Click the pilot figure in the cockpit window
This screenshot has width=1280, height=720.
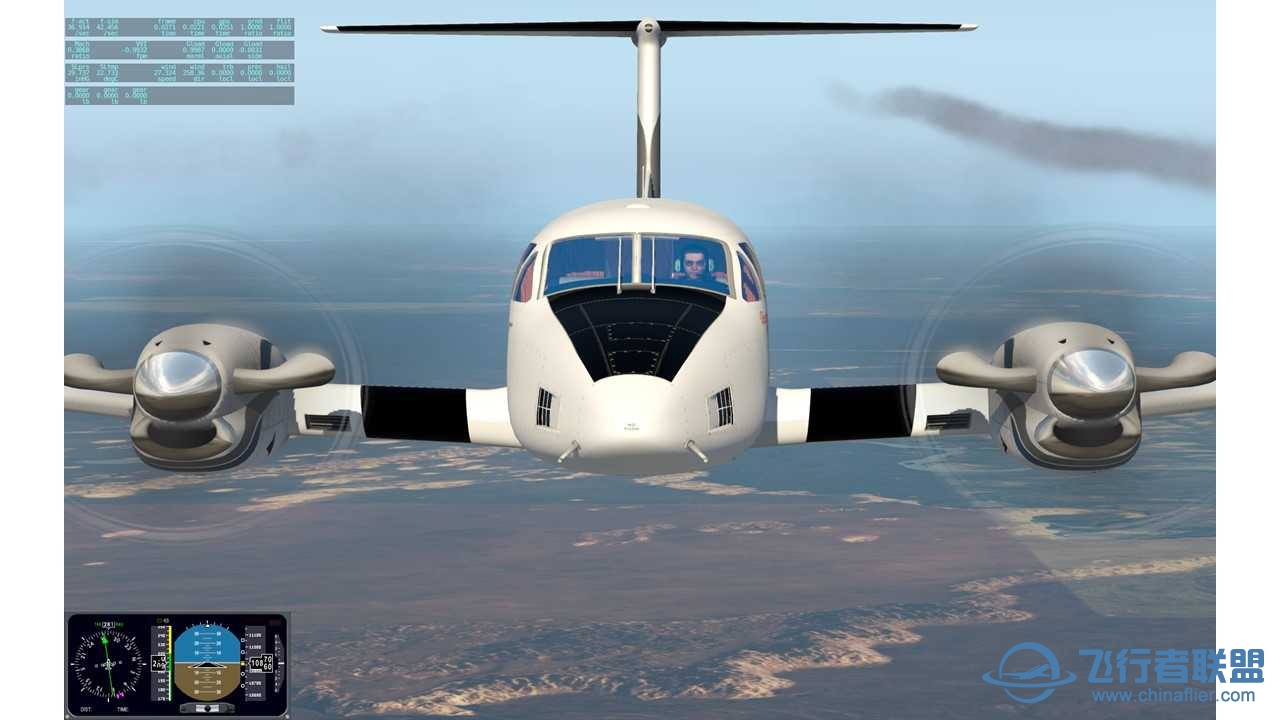[694, 263]
